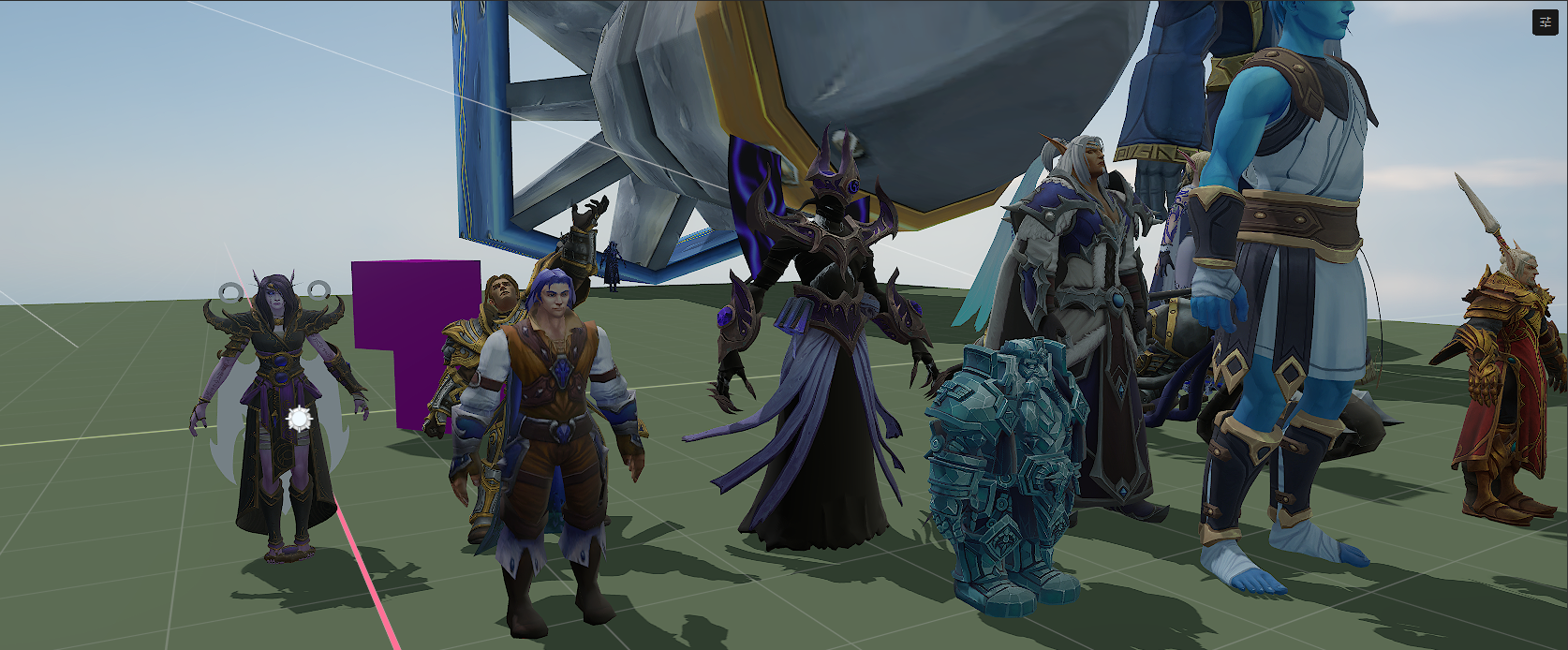Screen dimensions: 1568x650
Task: Open the sliders settings panel button
Action: click(1545, 22)
